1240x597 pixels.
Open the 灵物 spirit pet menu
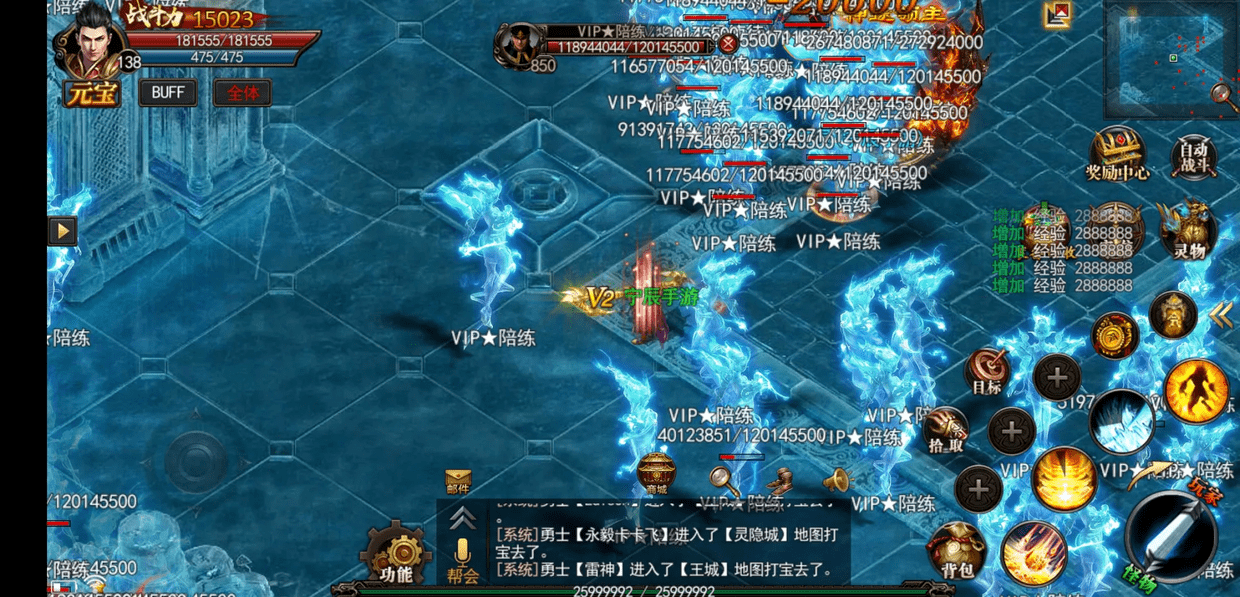point(1190,229)
